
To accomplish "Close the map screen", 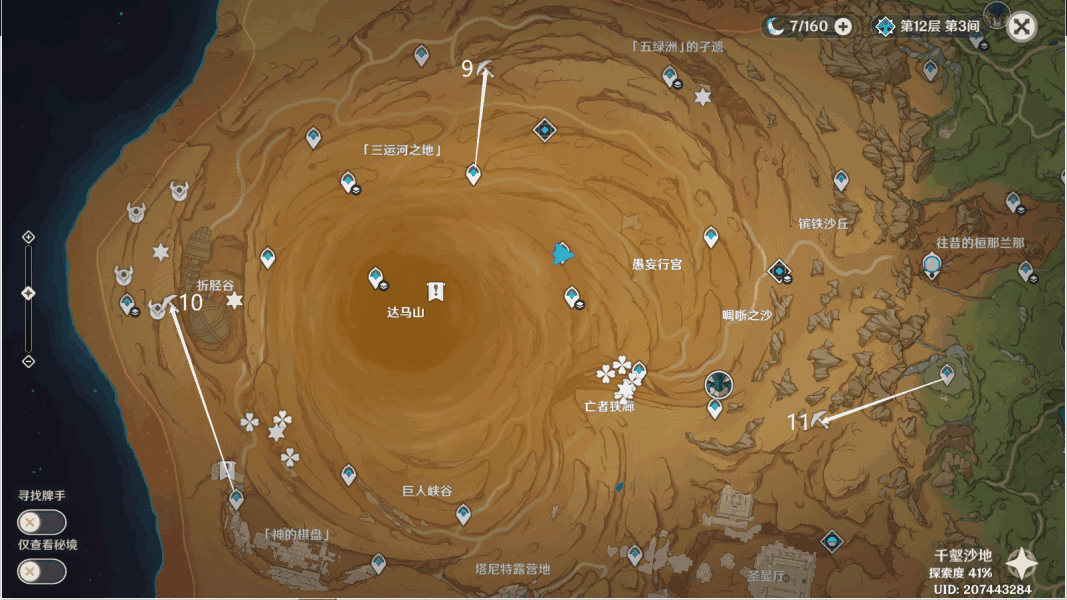I will tap(1021, 26).
